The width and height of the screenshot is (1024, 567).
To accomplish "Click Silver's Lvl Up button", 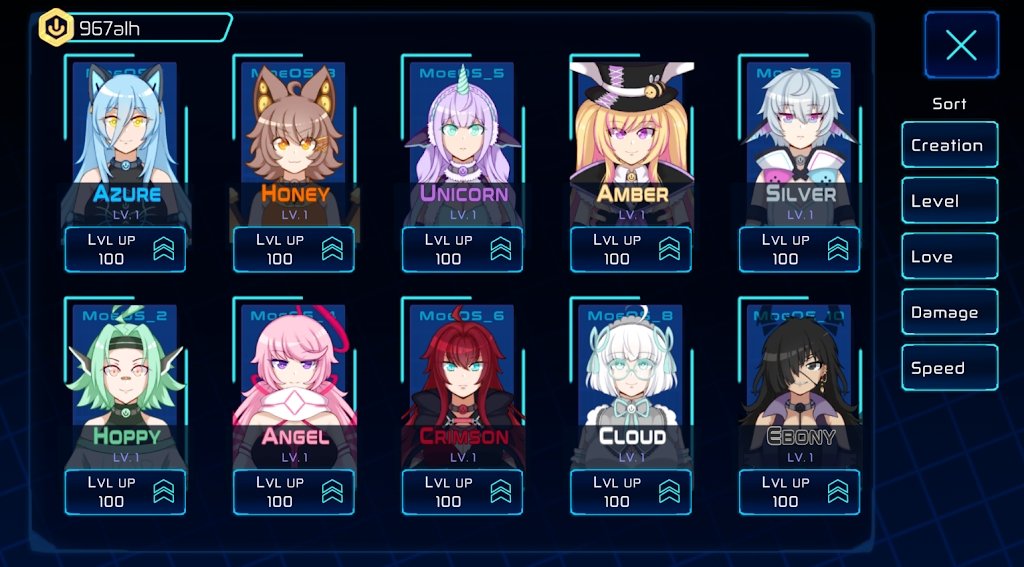I will coord(800,249).
